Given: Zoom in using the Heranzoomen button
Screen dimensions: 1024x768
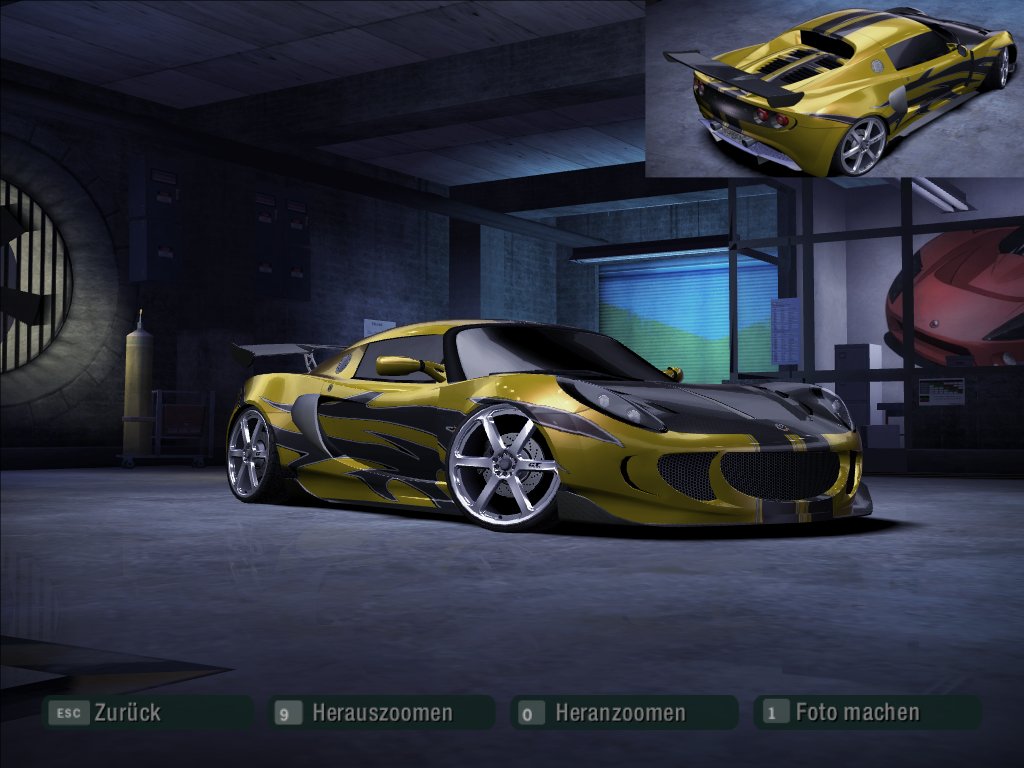Looking at the screenshot, I should pos(620,713).
